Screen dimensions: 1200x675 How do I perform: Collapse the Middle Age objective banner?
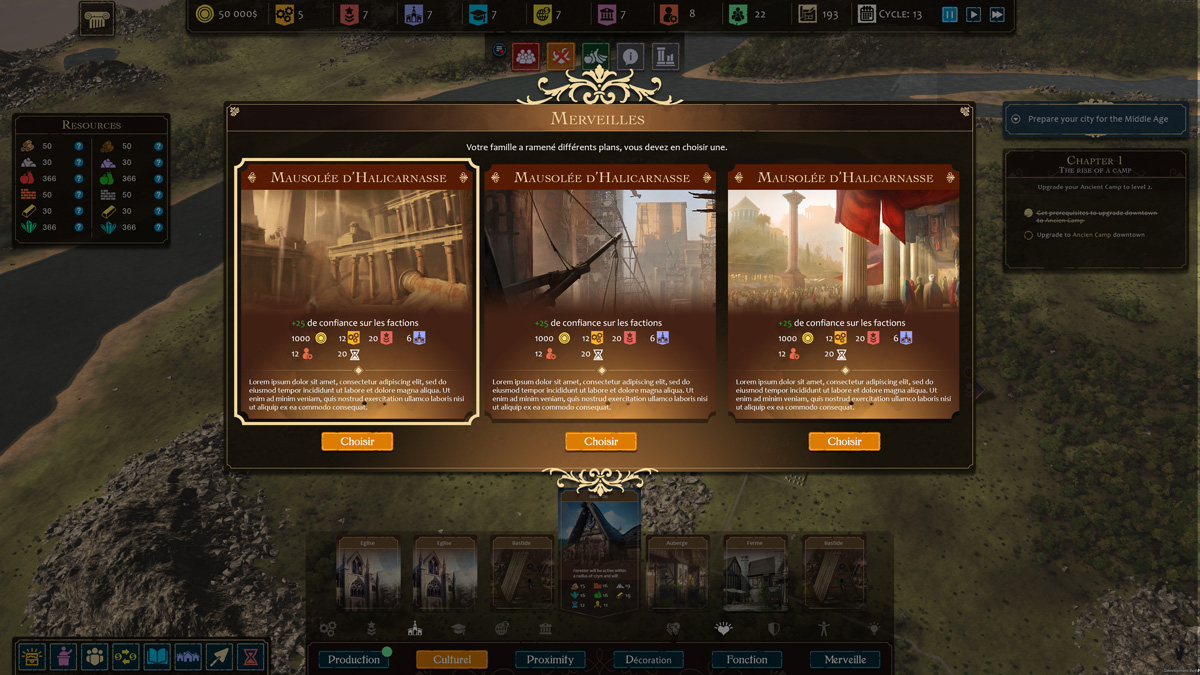tap(1016, 119)
